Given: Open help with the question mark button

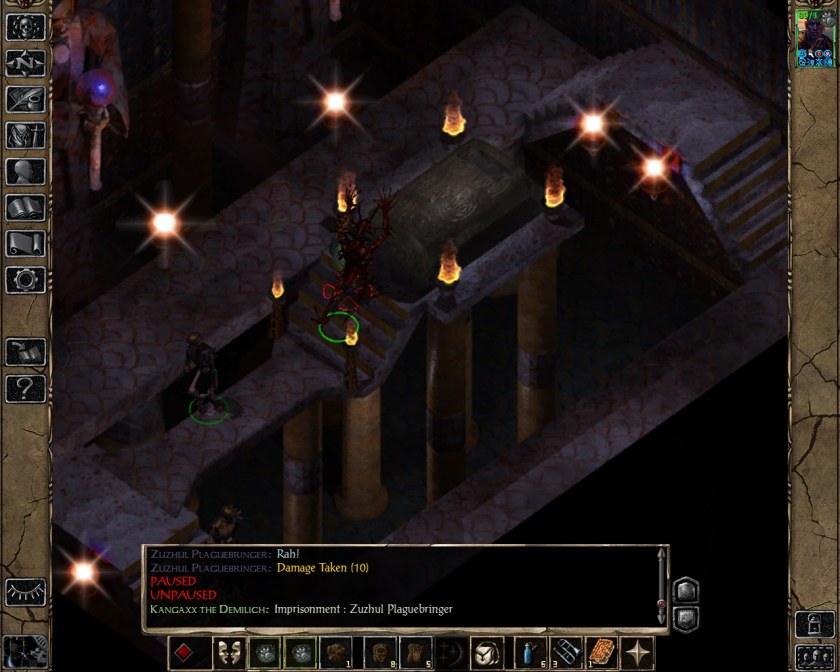Looking at the screenshot, I should pyautogui.click(x=26, y=388).
